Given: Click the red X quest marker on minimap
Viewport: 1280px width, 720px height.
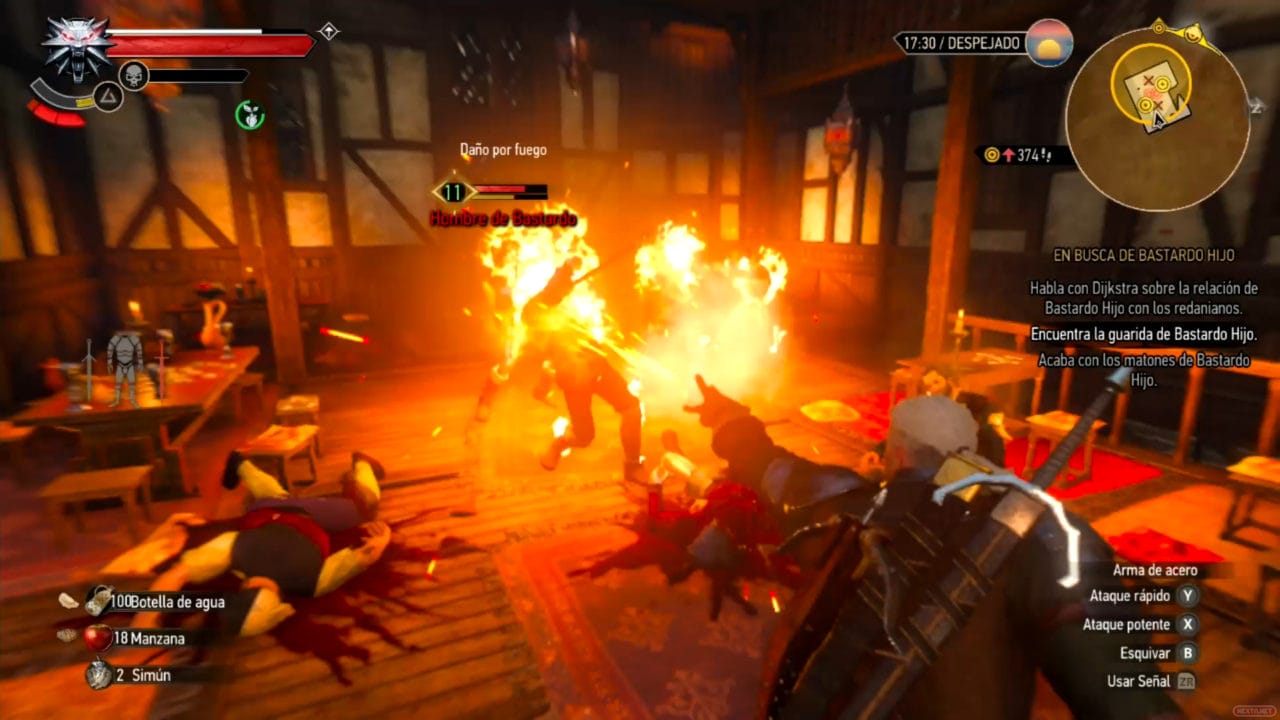Looking at the screenshot, I should [x=1149, y=80].
